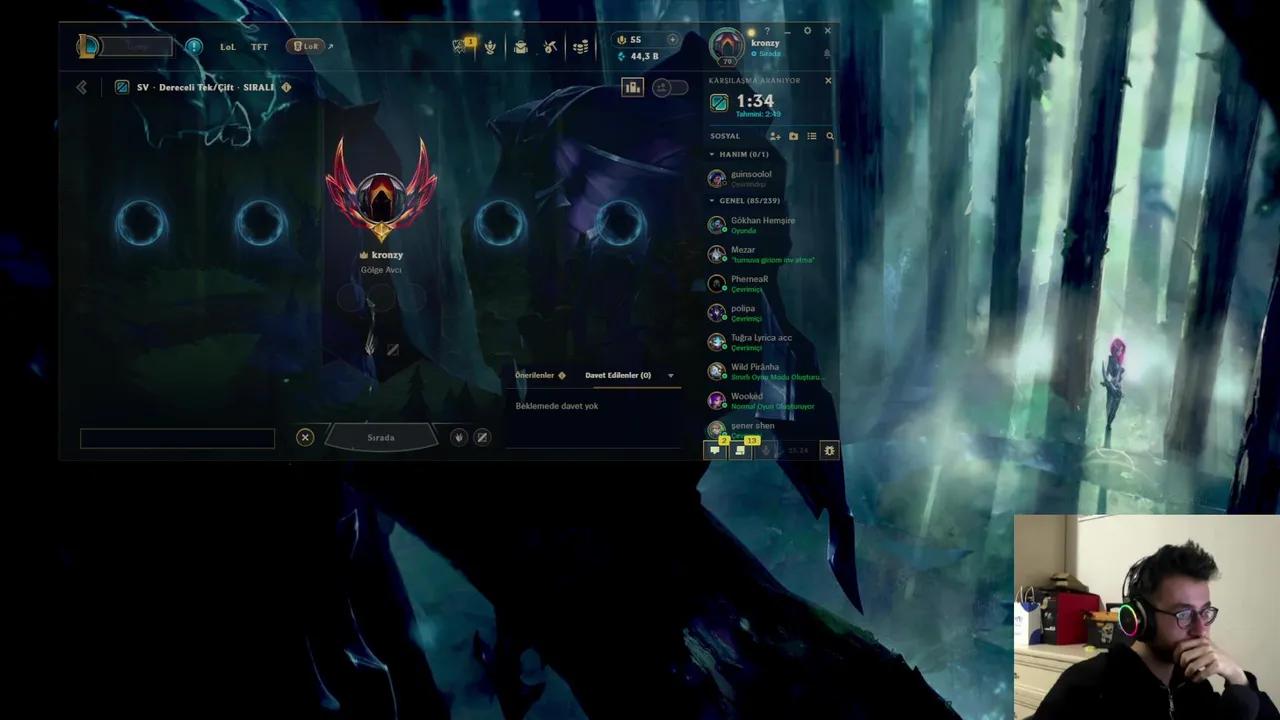This screenshot has width=1280, height=720.
Task: Open the settings gear at bottom right
Action: point(829,450)
